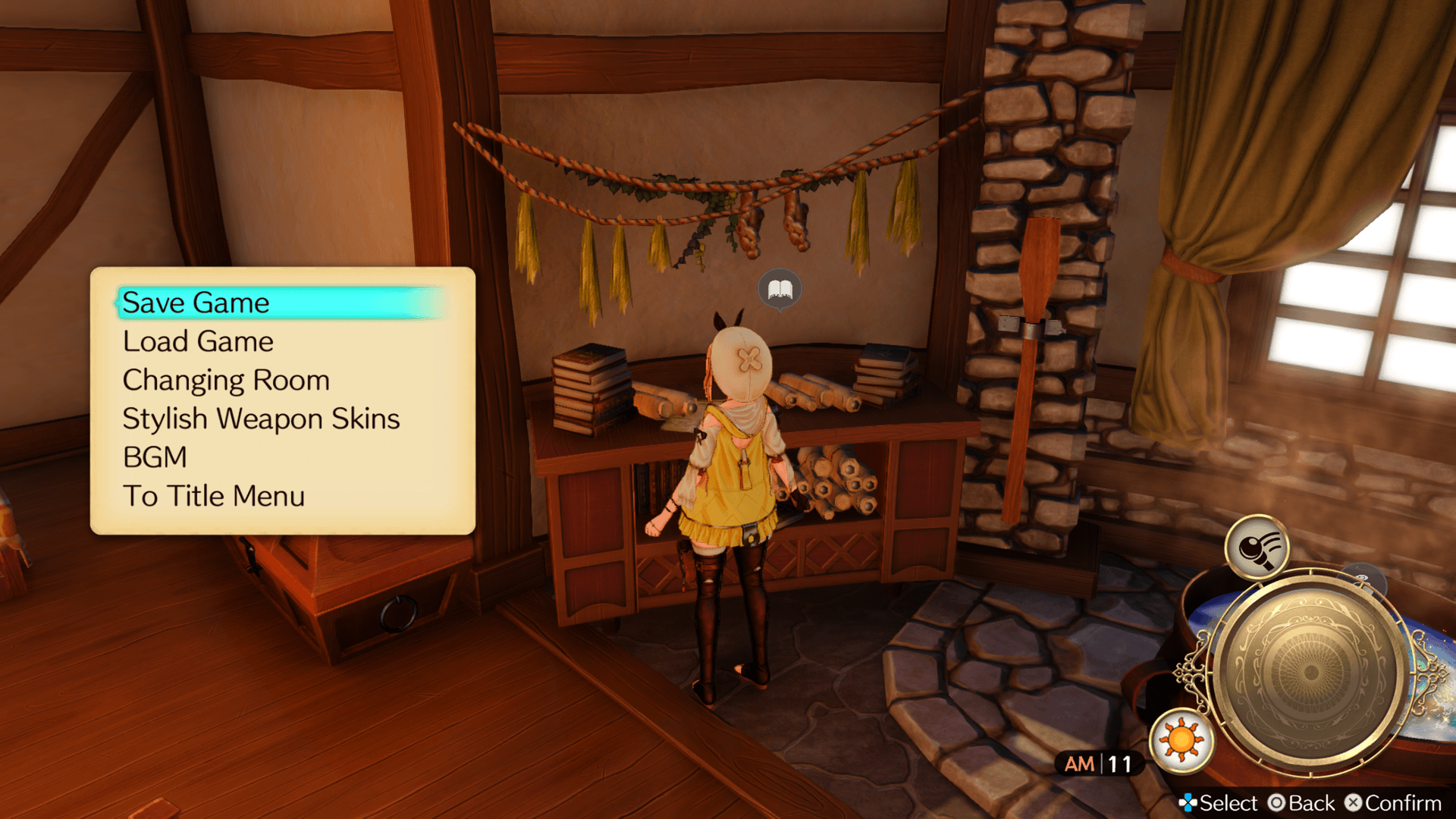Click the sun weather icon
The image size is (1456, 819).
click(x=1181, y=740)
